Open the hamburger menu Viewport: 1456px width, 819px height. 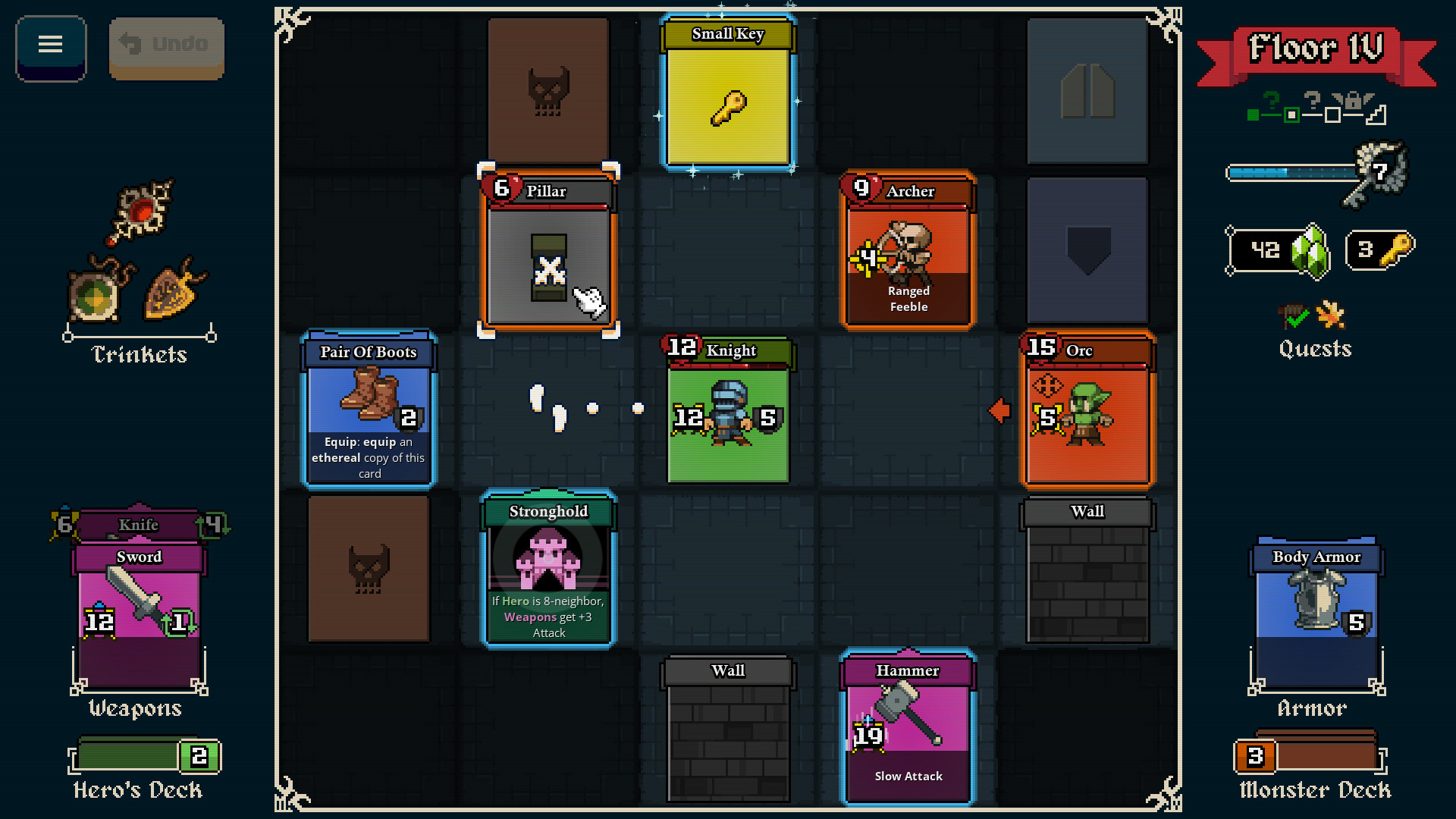pos(50,45)
